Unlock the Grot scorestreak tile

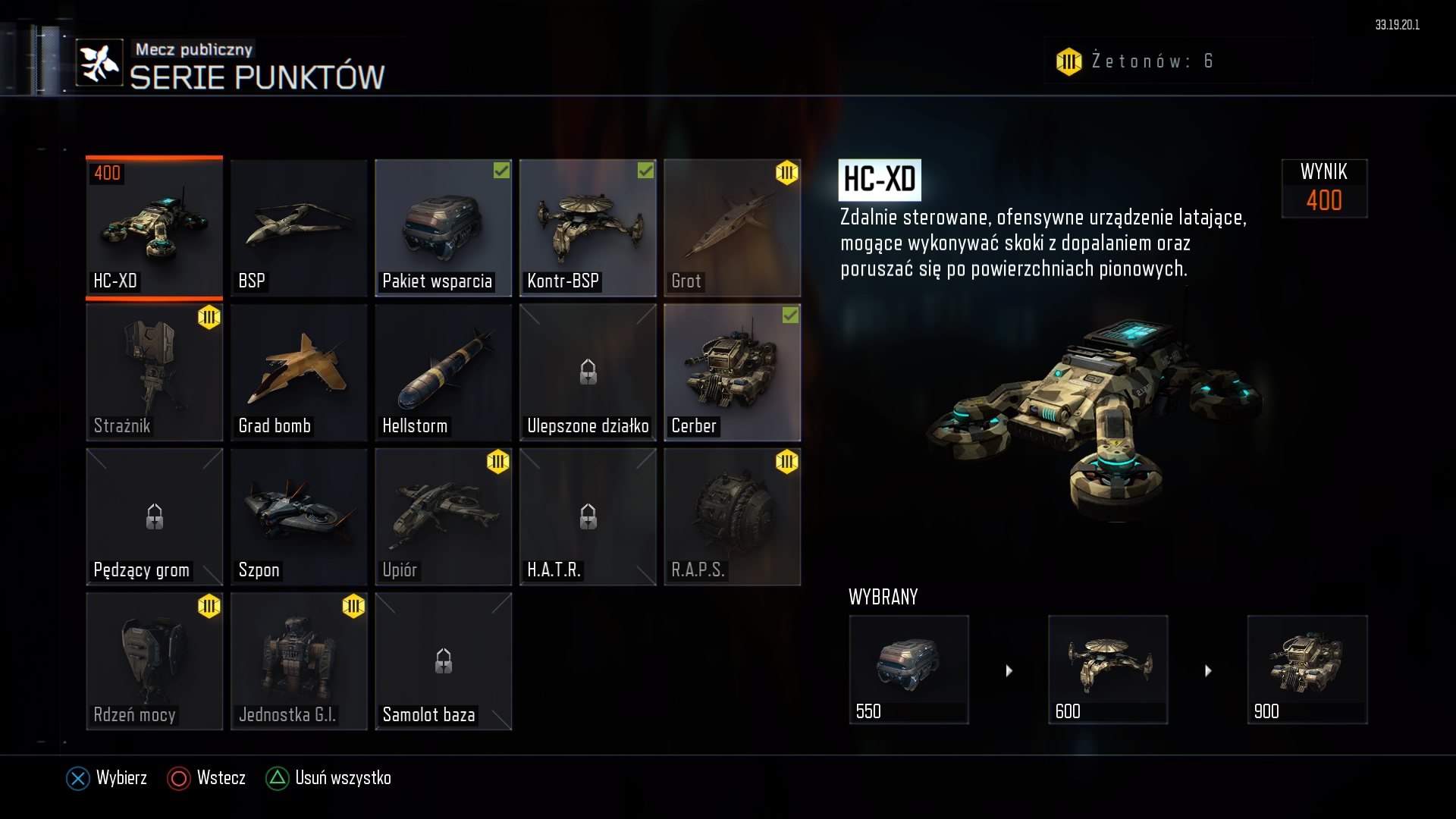click(732, 227)
